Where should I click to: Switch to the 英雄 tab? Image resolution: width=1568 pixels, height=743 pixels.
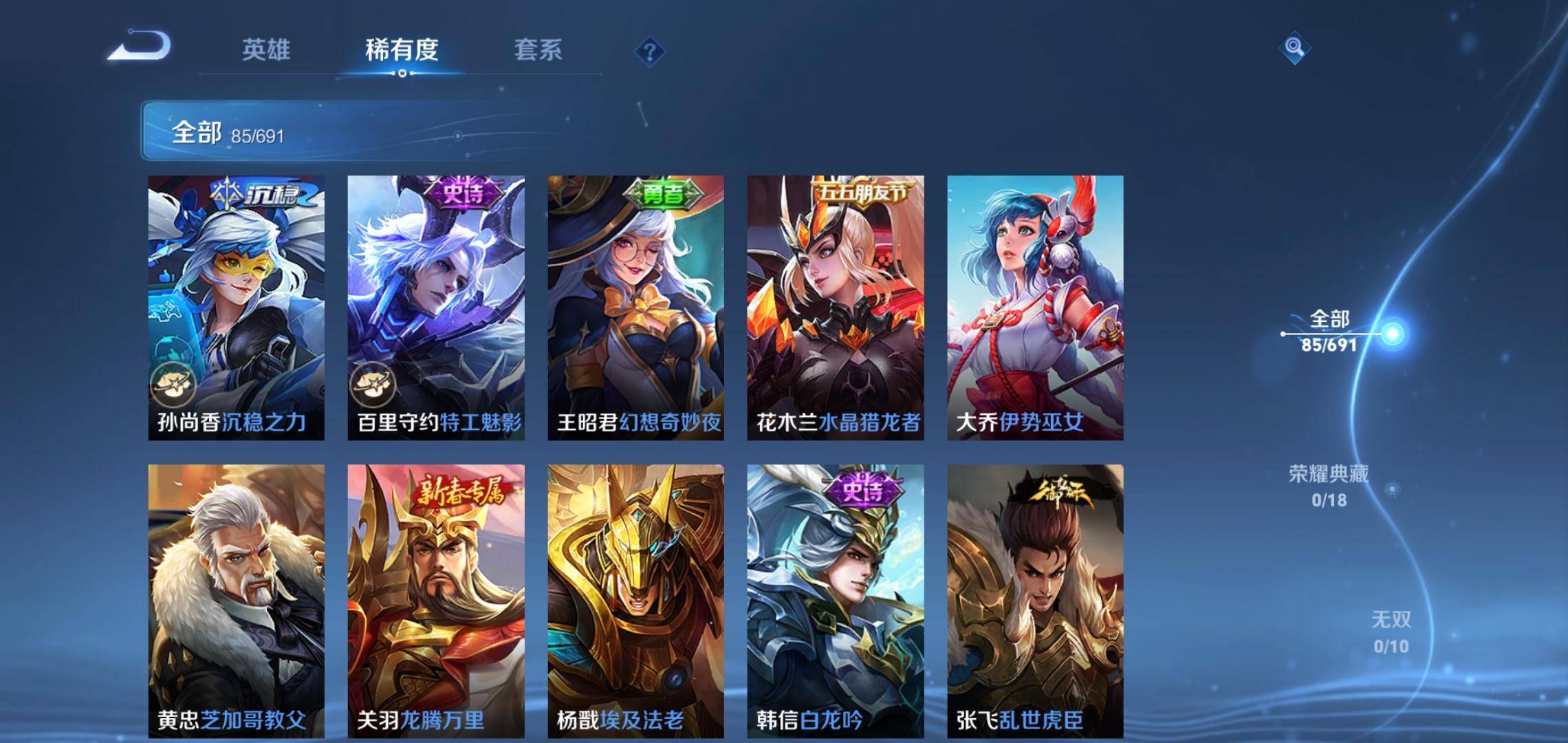click(x=266, y=50)
